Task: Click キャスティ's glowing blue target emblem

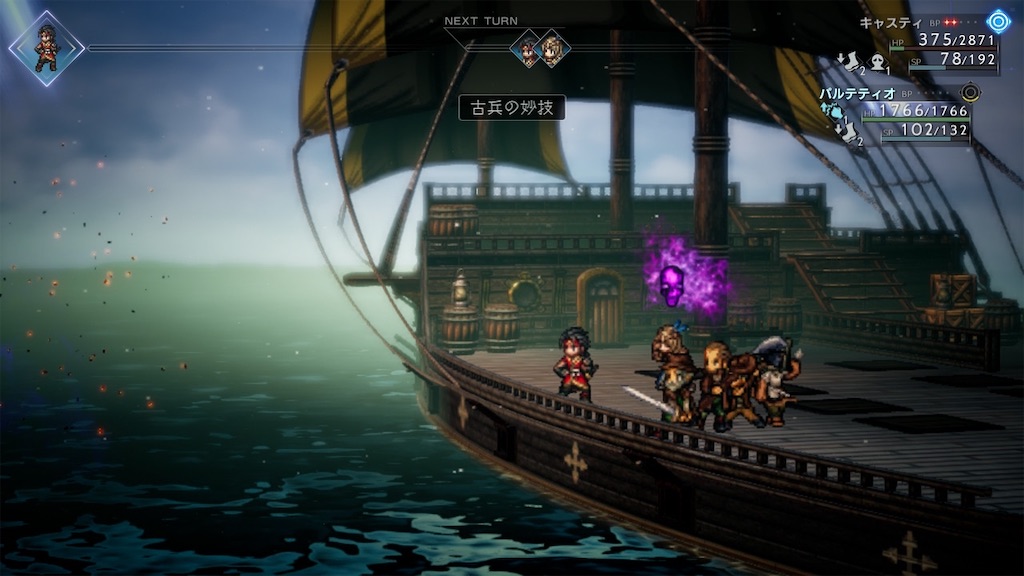Action: [998, 22]
